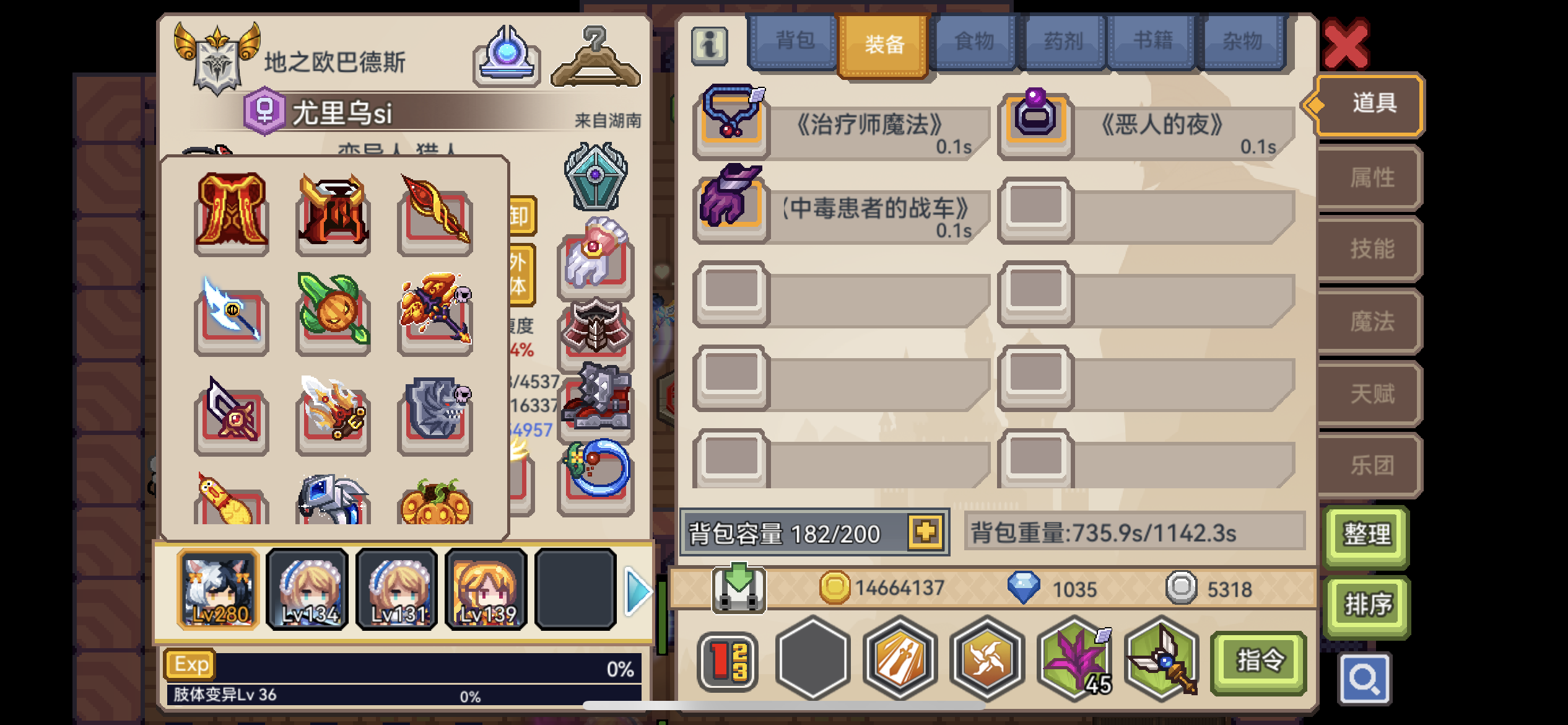This screenshot has height=725, width=1568.
Task: Select the Lv280 character portrait
Action: pyautogui.click(x=218, y=589)
